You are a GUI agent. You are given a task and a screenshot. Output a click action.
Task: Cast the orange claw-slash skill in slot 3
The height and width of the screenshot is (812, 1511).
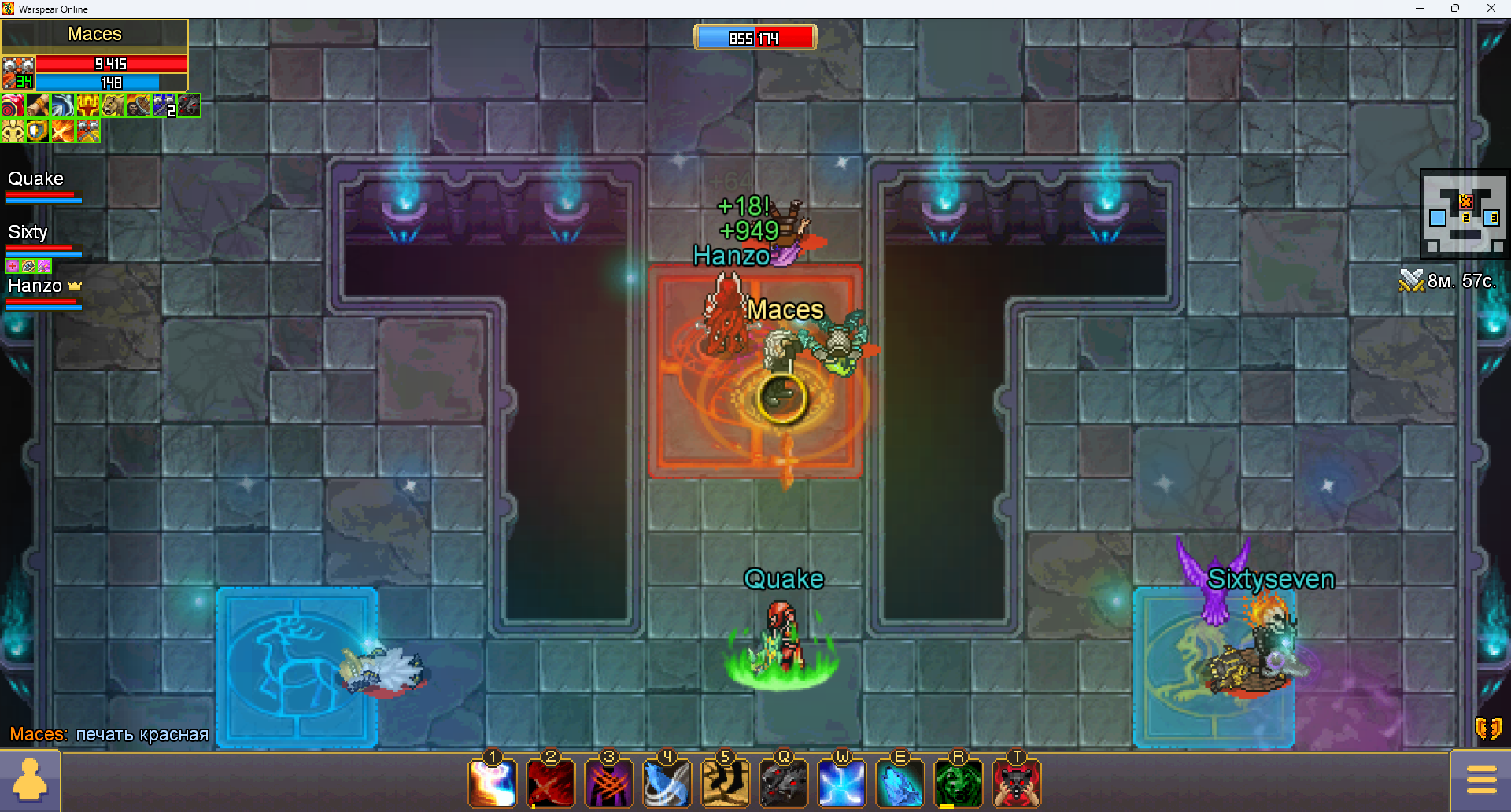coord(609,784)
